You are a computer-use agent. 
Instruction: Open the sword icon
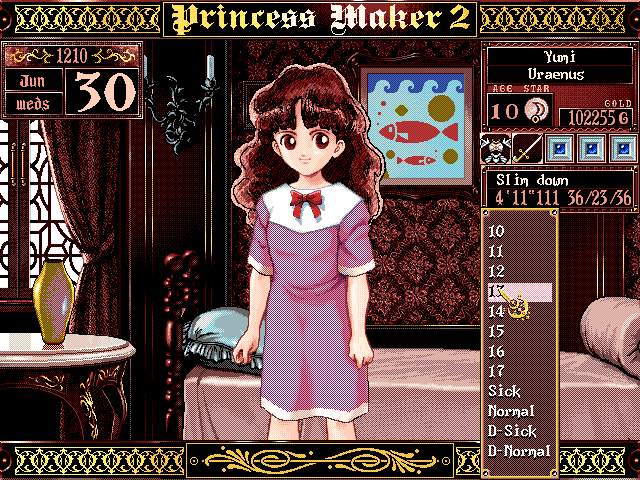click(528, 149)
